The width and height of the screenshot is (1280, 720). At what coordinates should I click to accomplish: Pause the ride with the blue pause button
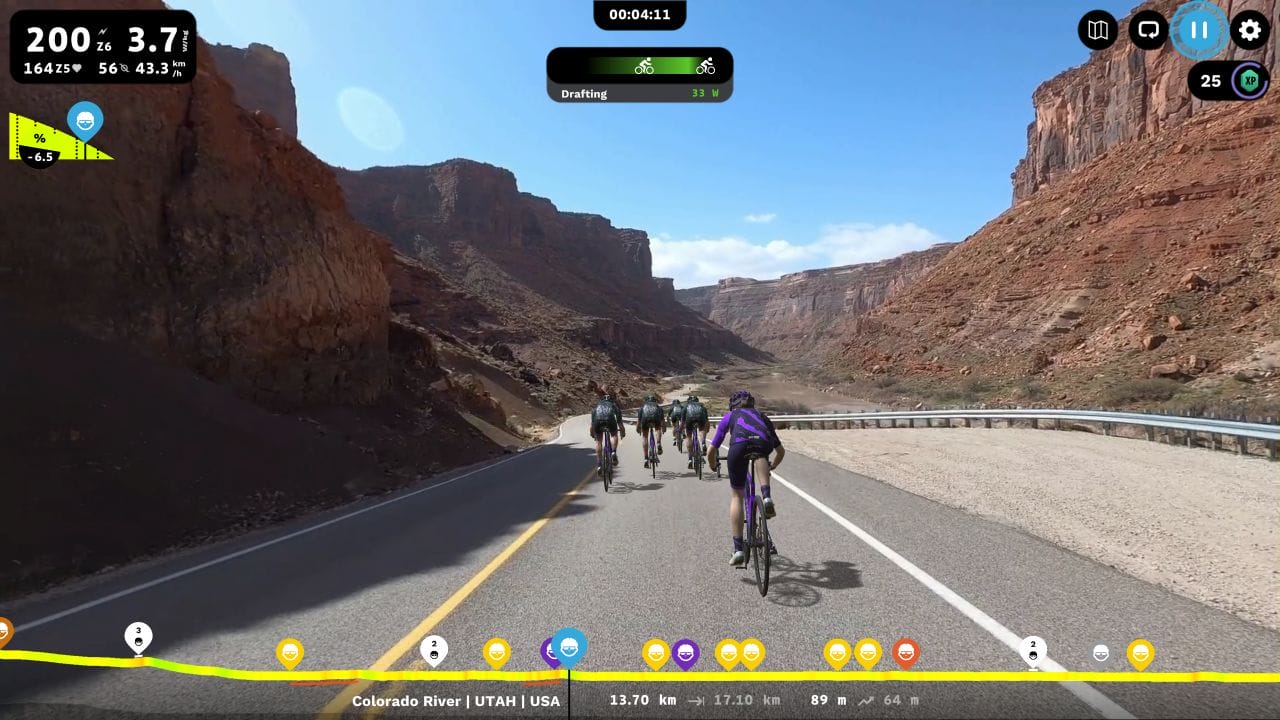(x=1197, y=31)
